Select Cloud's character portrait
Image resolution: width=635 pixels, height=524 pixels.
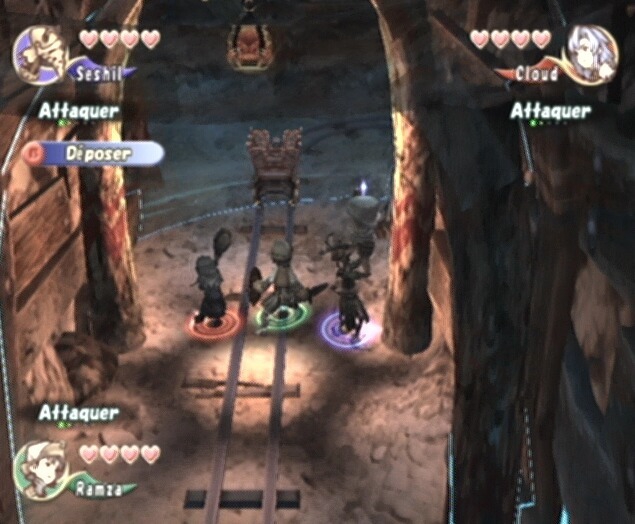coord(591,53)
